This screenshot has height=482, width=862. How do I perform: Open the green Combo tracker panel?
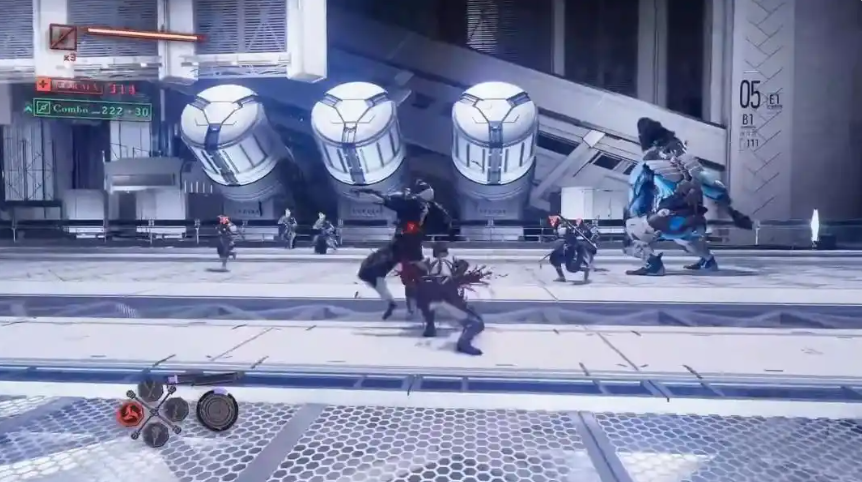click(x=92, y=108)
